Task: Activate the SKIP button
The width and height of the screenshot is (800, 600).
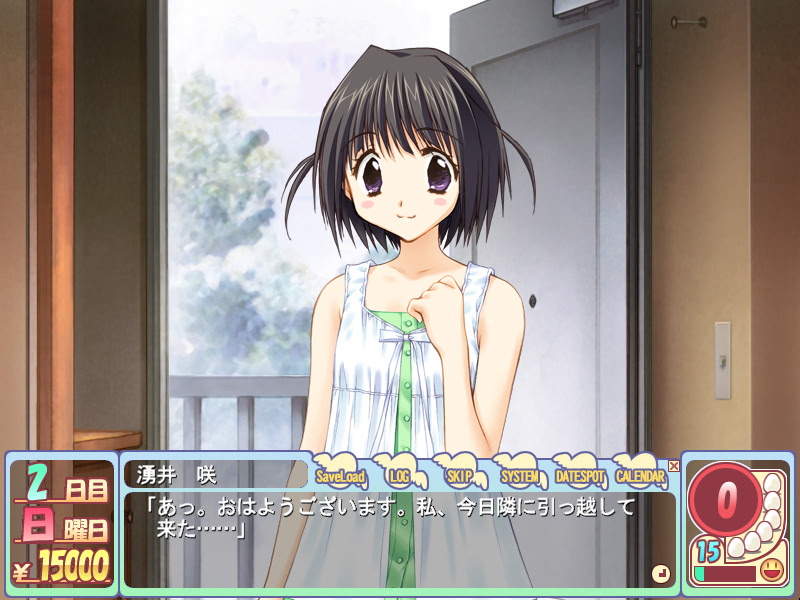Action: point(460,476)
